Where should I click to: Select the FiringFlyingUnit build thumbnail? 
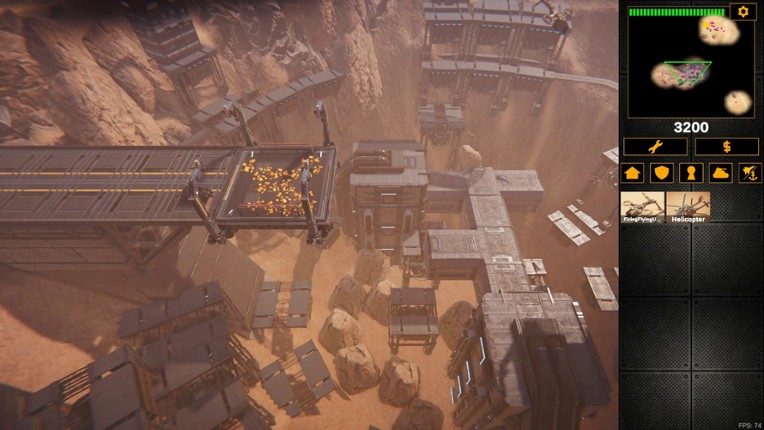pos(643,207)
